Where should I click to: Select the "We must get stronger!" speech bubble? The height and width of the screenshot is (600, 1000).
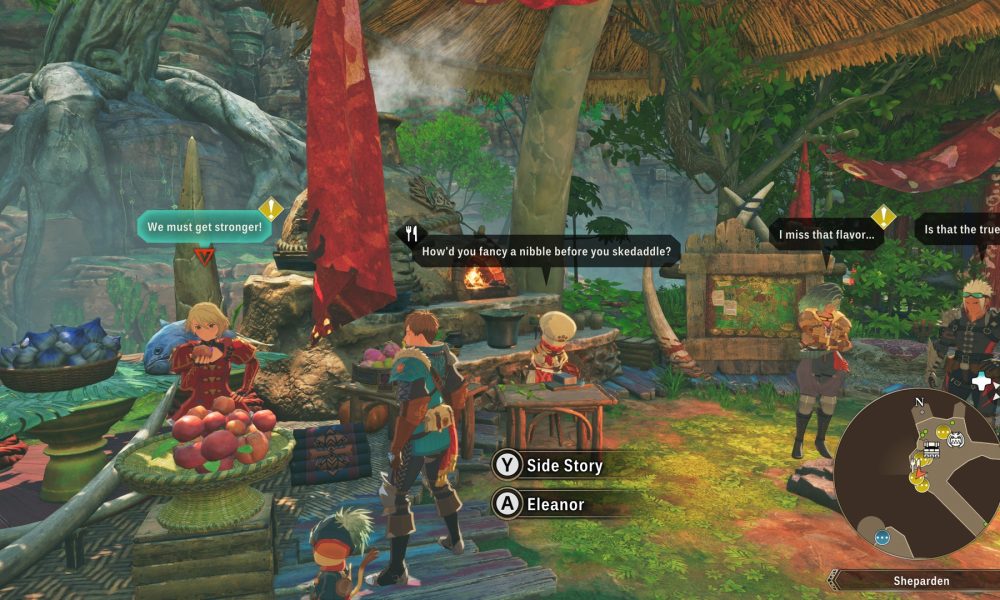204,227
